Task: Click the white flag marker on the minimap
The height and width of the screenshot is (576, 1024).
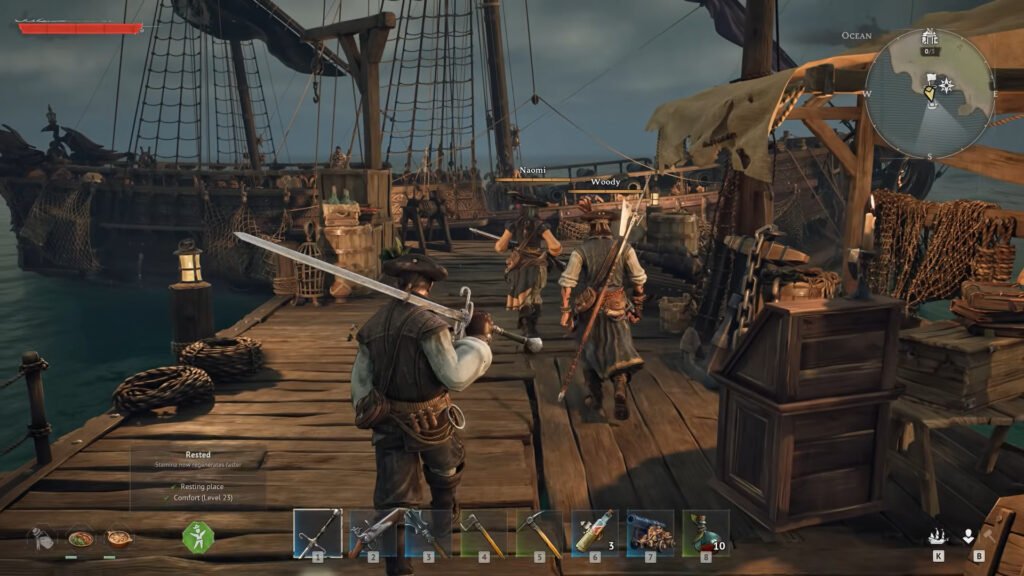Action: (931, 79)
